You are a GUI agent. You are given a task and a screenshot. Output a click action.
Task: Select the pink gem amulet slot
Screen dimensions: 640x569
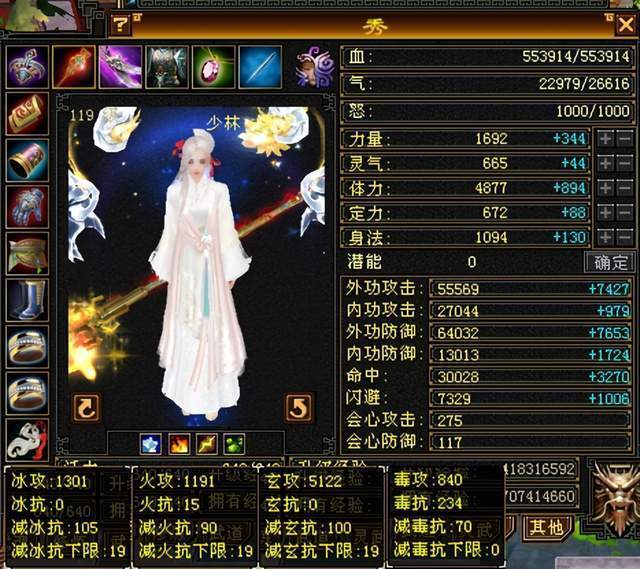(x=213, y=66)
